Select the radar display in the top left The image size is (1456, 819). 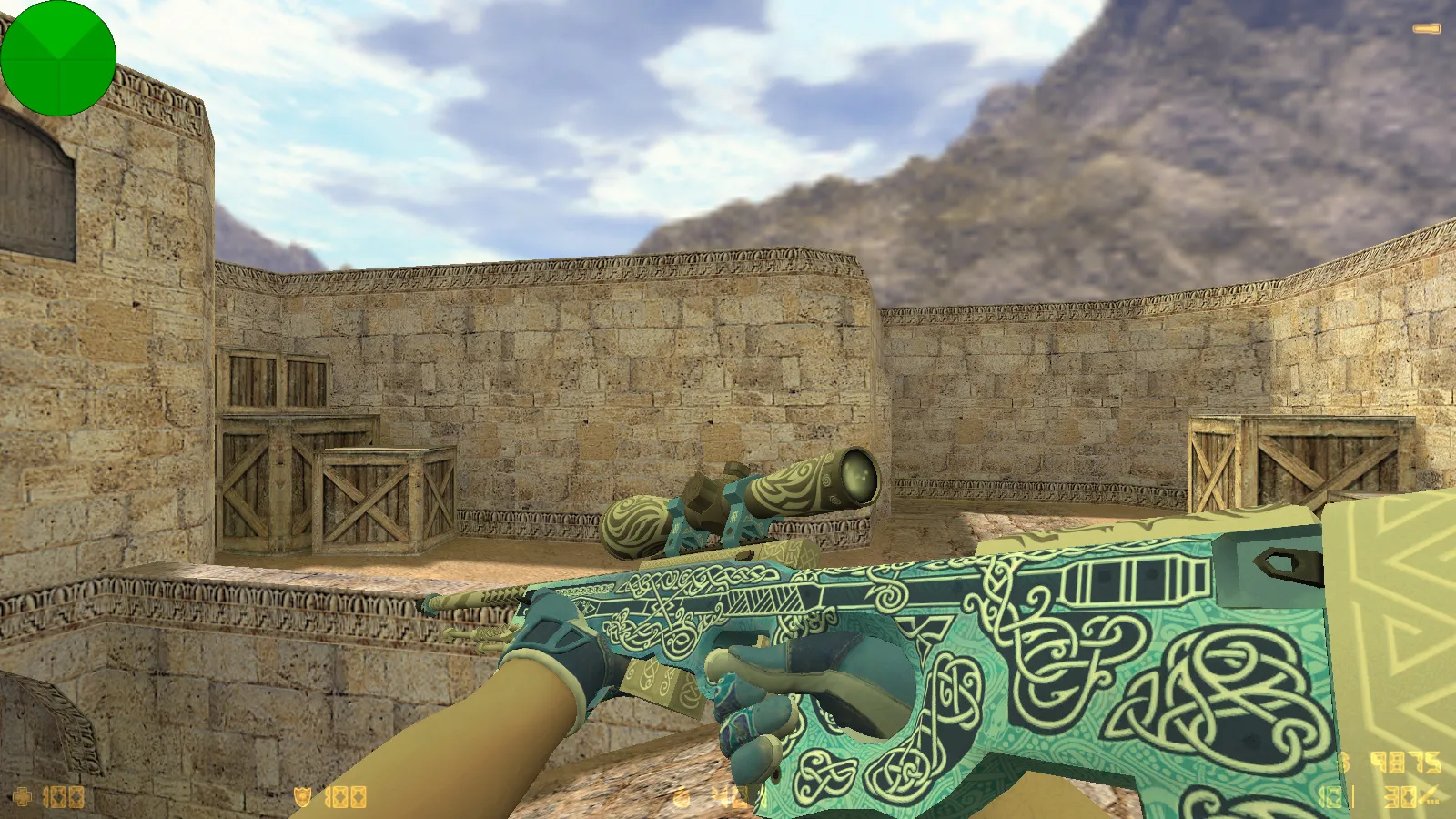(59, 59)
